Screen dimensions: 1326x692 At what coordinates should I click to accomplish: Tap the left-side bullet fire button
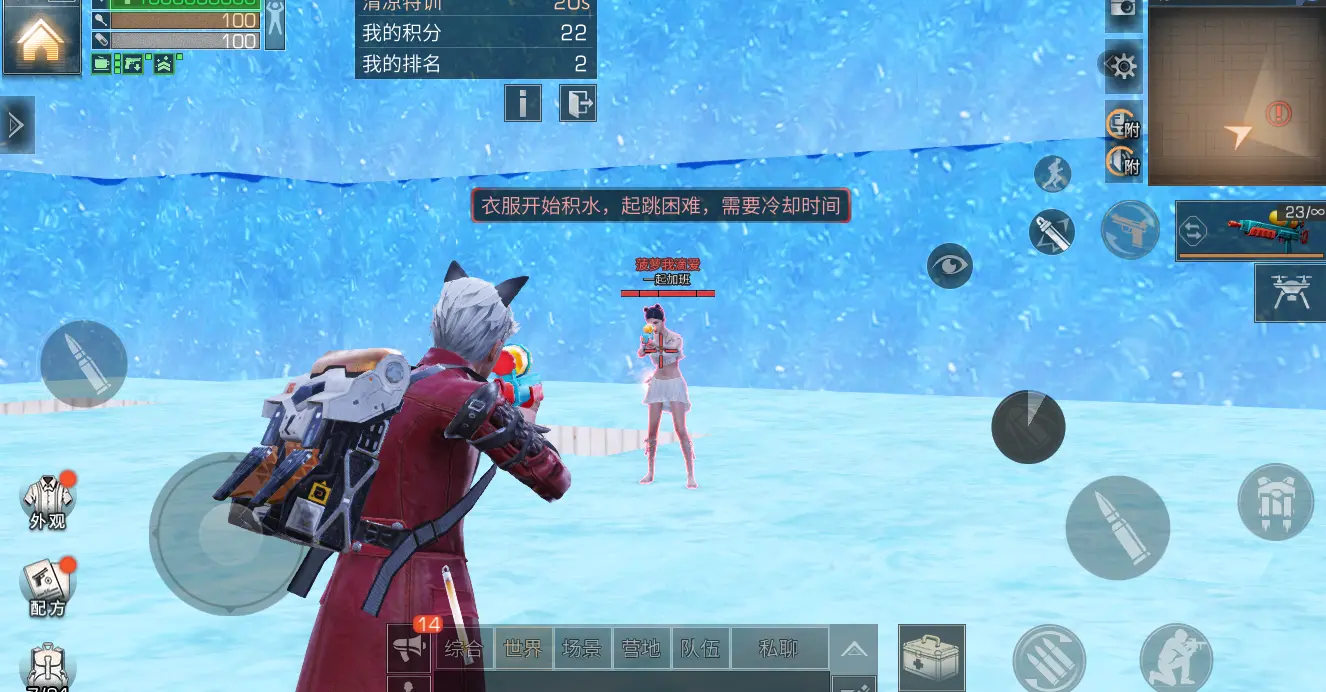83,364
